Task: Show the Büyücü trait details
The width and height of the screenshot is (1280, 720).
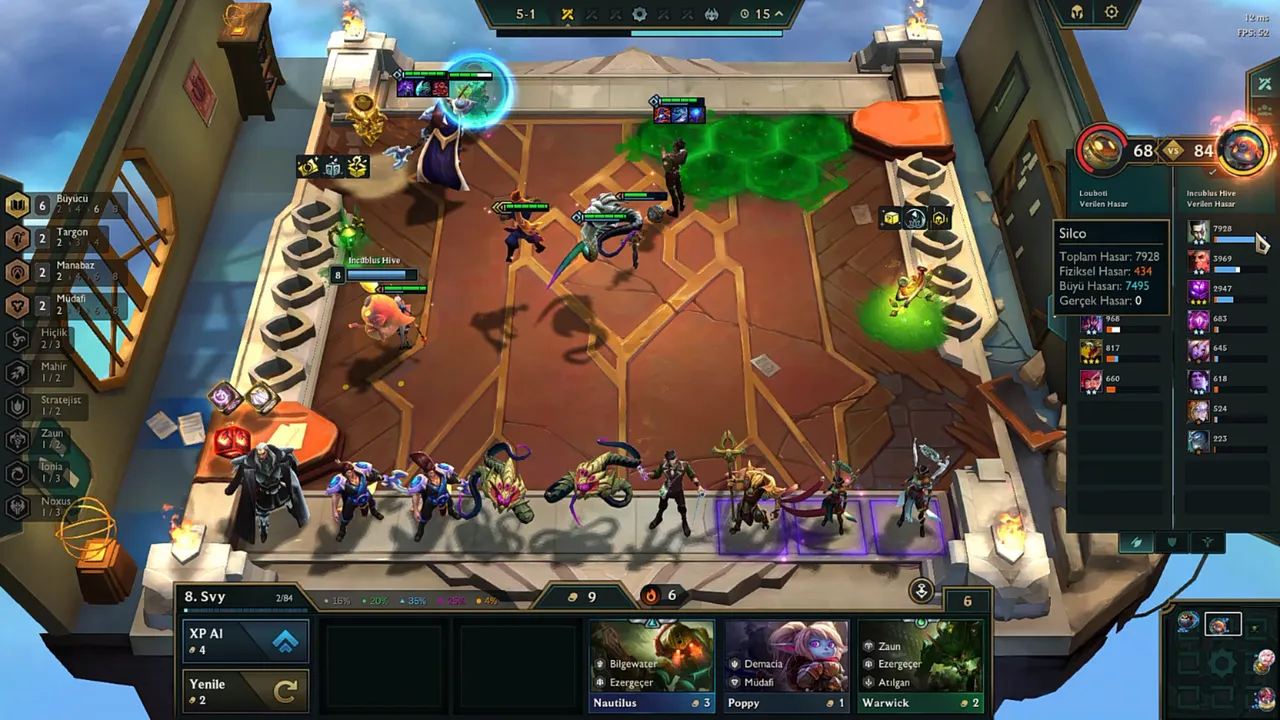Action: 60,205
